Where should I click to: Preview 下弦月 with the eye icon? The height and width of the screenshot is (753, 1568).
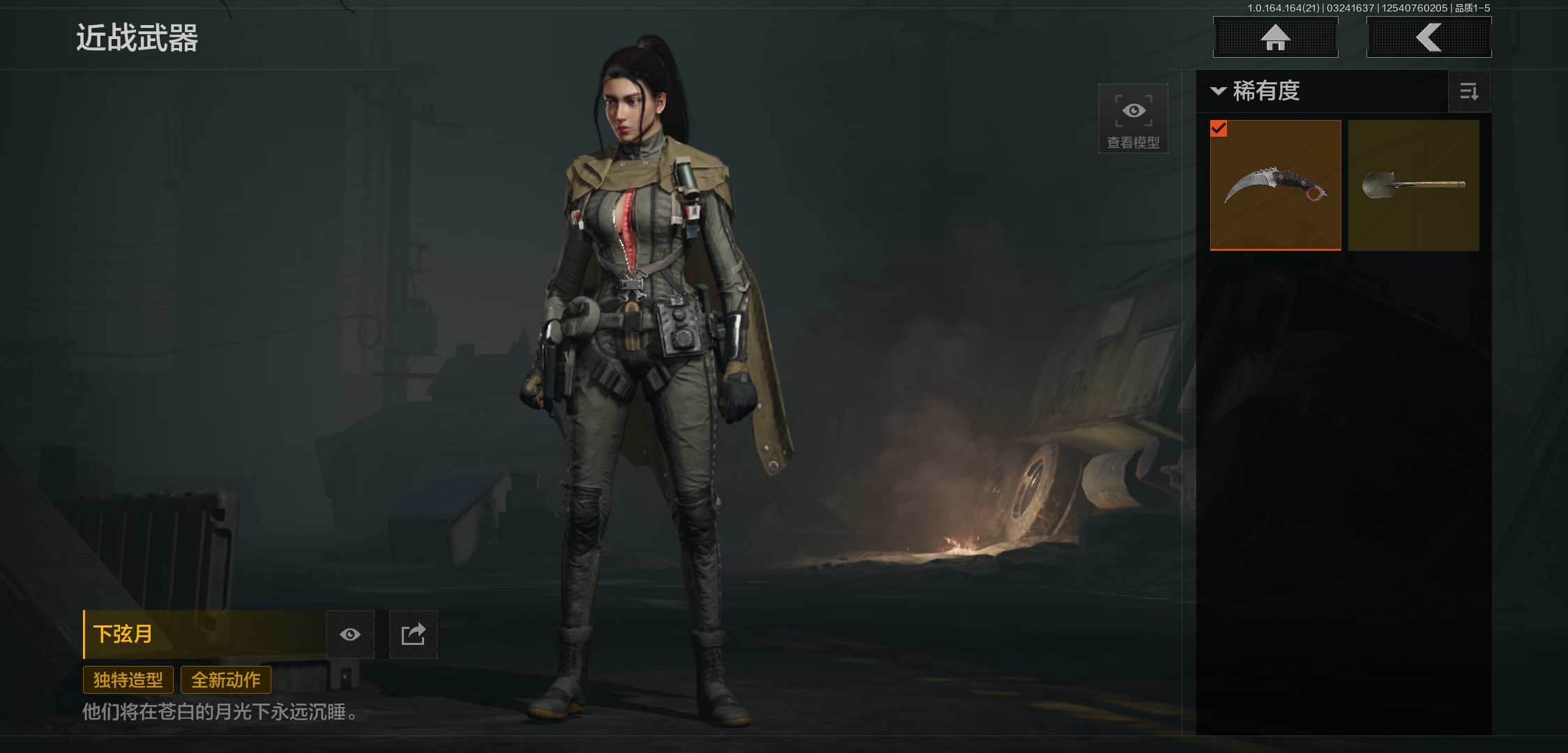point(350,634)
